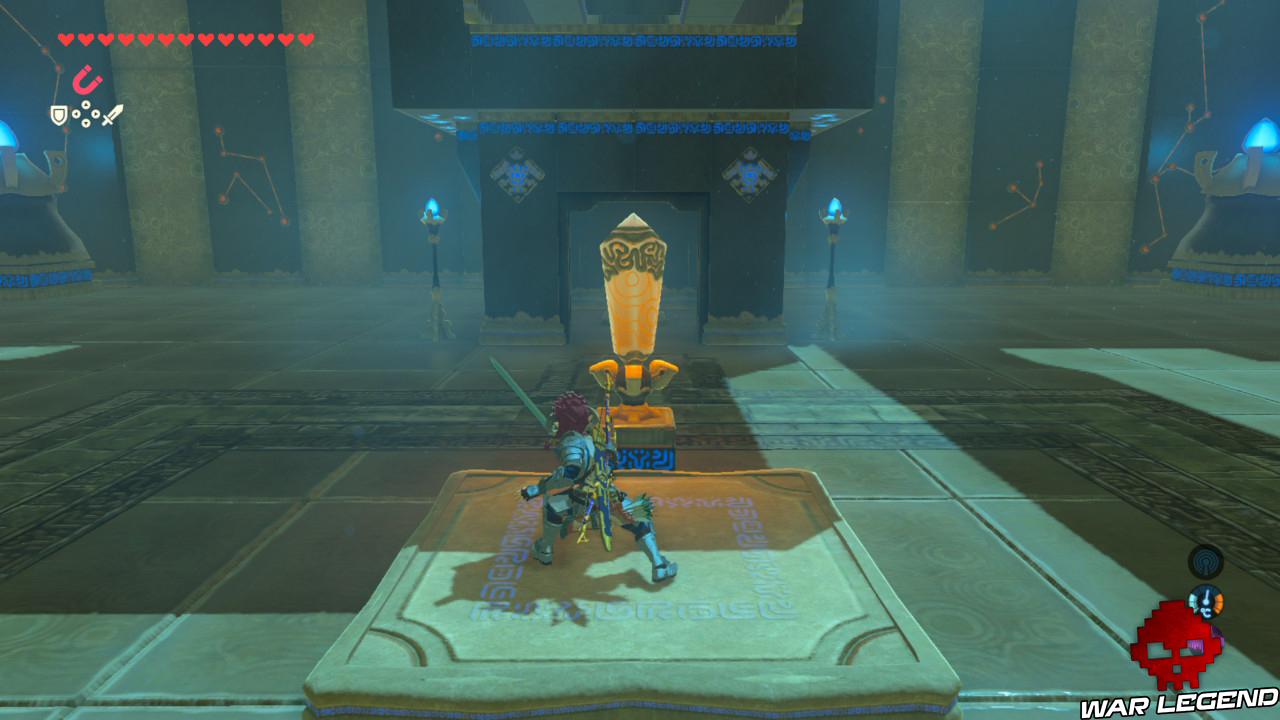1280x720 pixels.
Task: Select the D-pad indicator between shield and sword
Action: [85, 113]
